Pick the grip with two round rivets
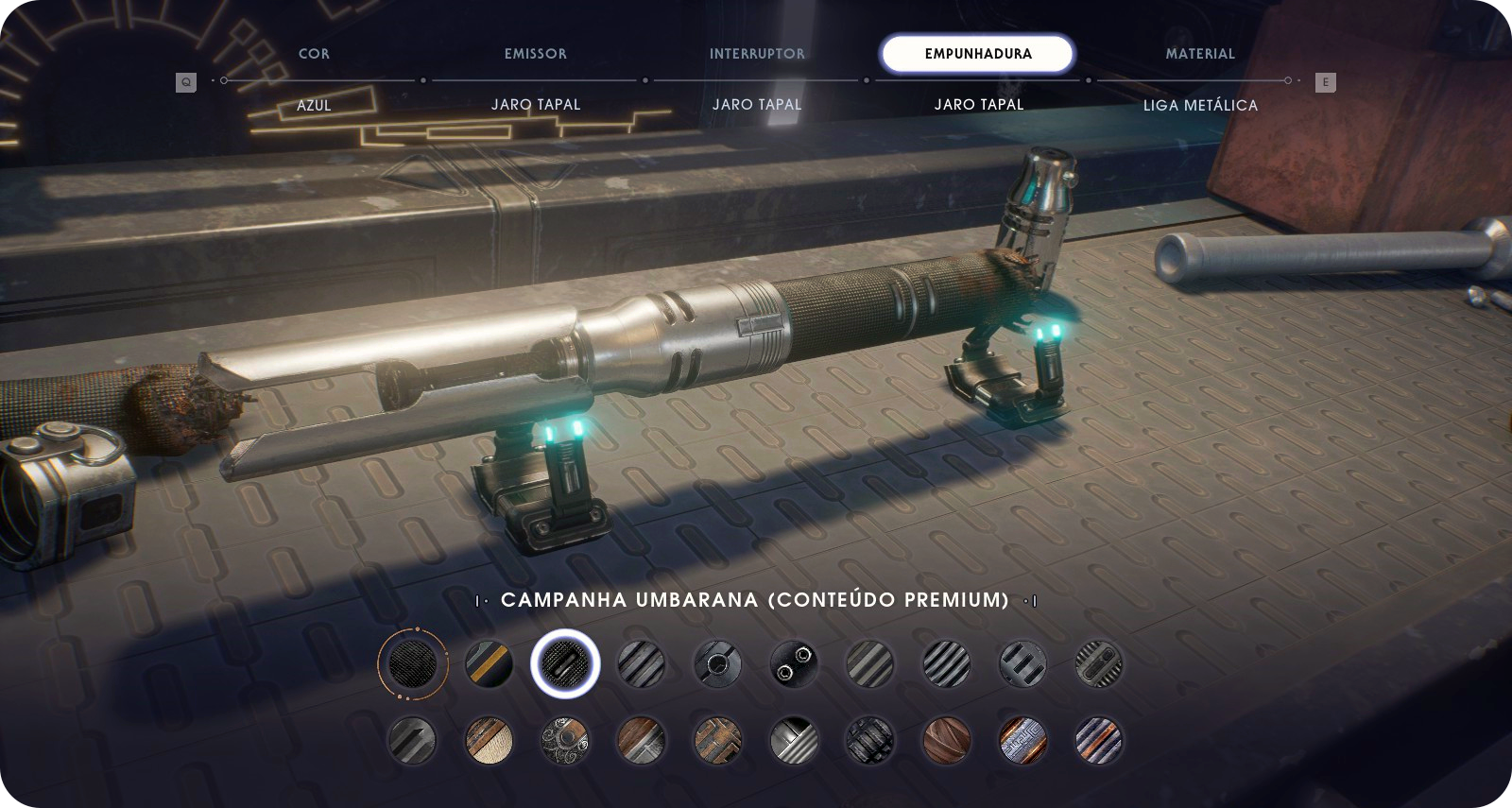 point(794,663)
